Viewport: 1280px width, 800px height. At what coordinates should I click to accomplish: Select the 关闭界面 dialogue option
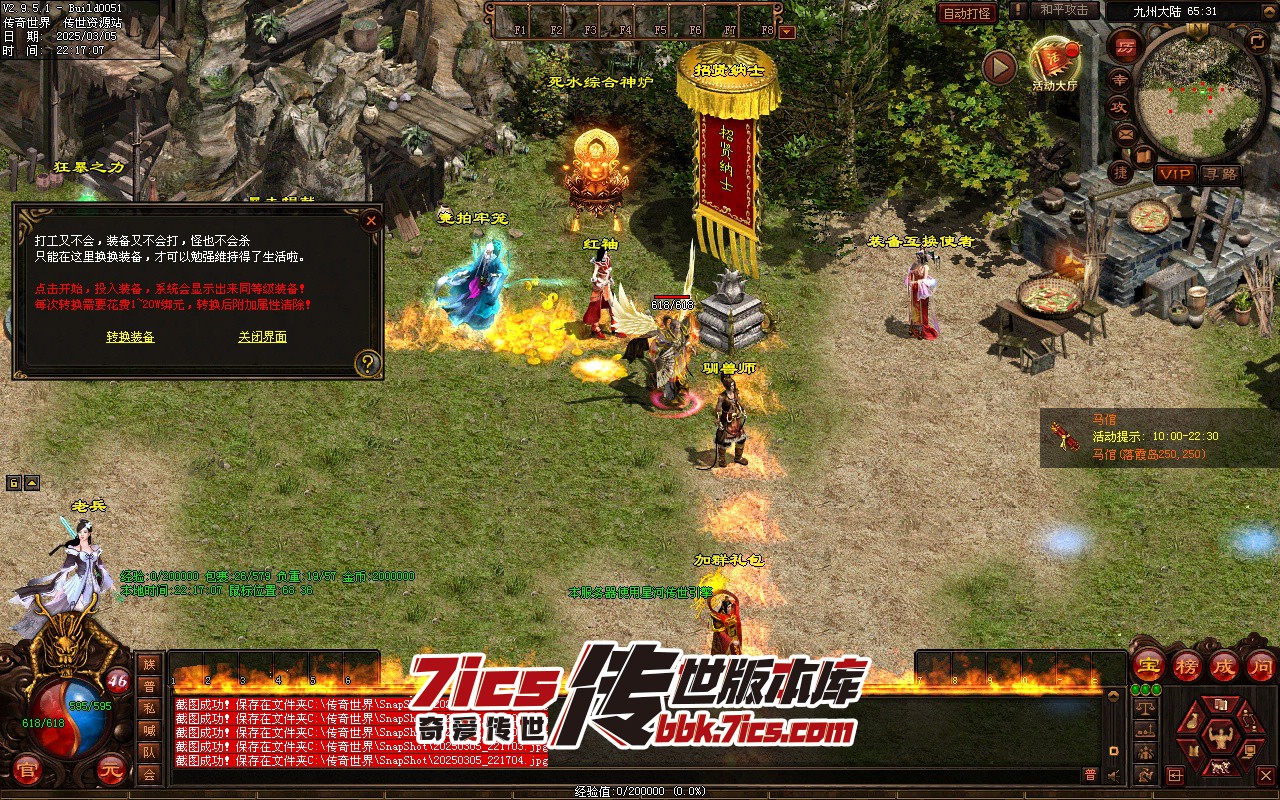262,337
